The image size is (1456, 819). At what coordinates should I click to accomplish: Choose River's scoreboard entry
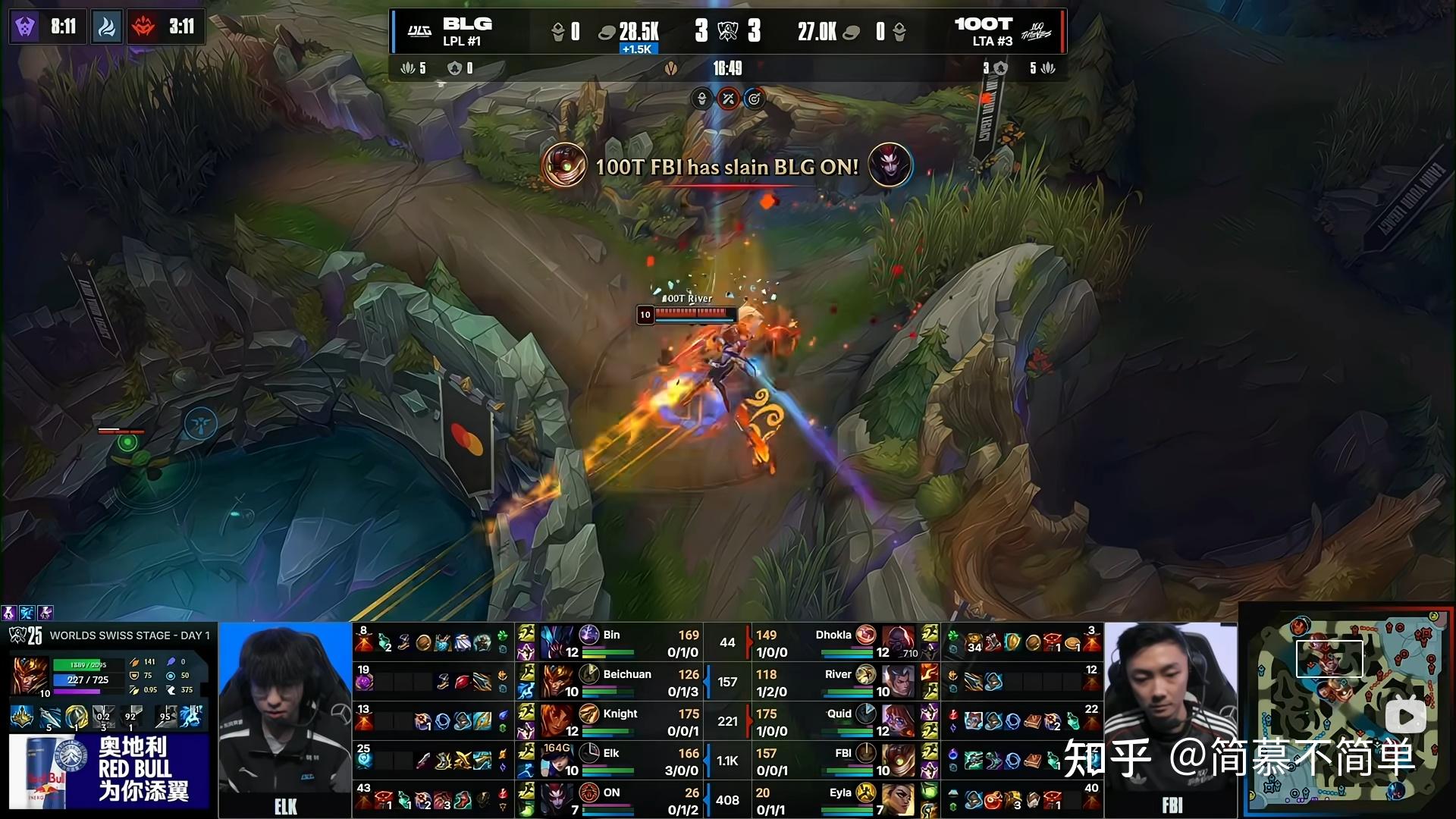[x=842, y=682]
